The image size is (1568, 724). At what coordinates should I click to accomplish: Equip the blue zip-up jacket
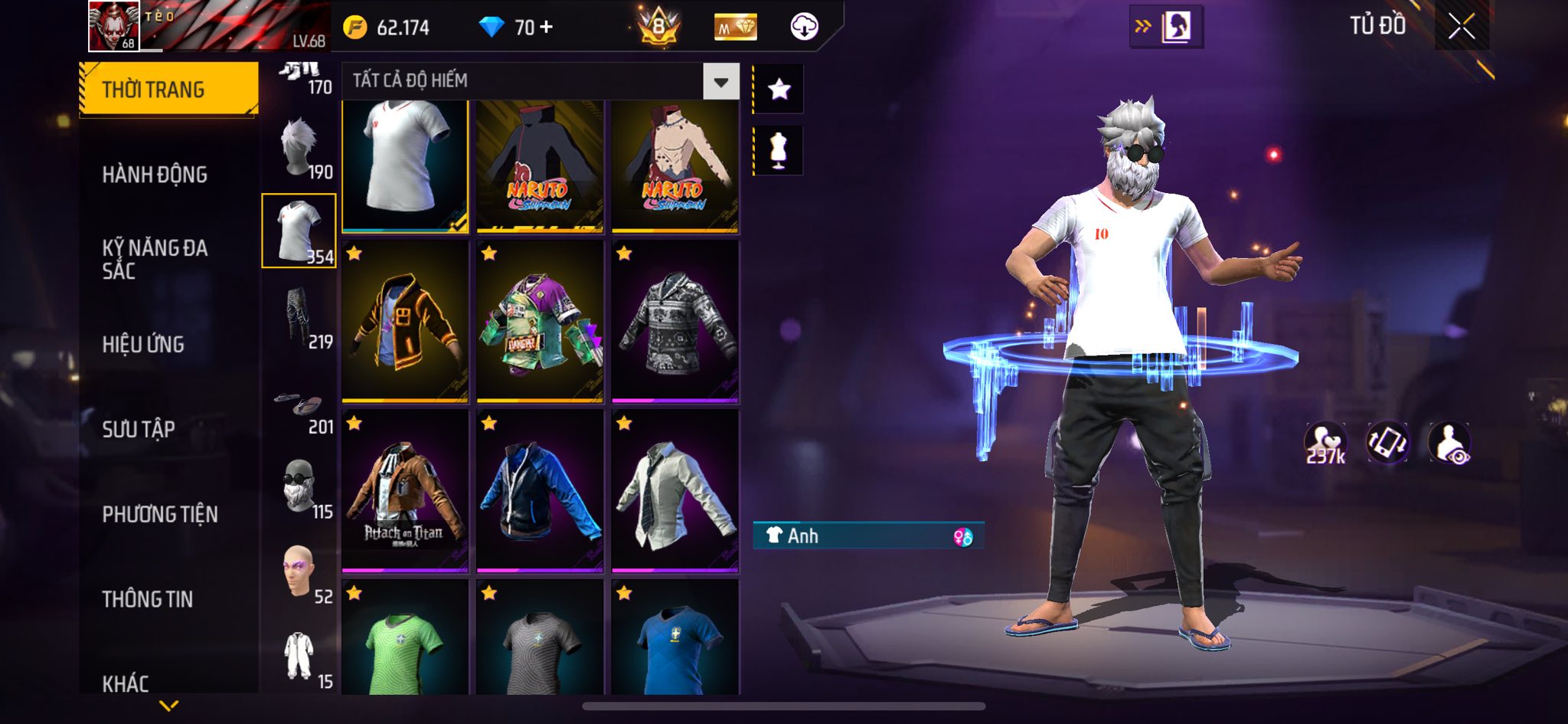click(540, 491)
